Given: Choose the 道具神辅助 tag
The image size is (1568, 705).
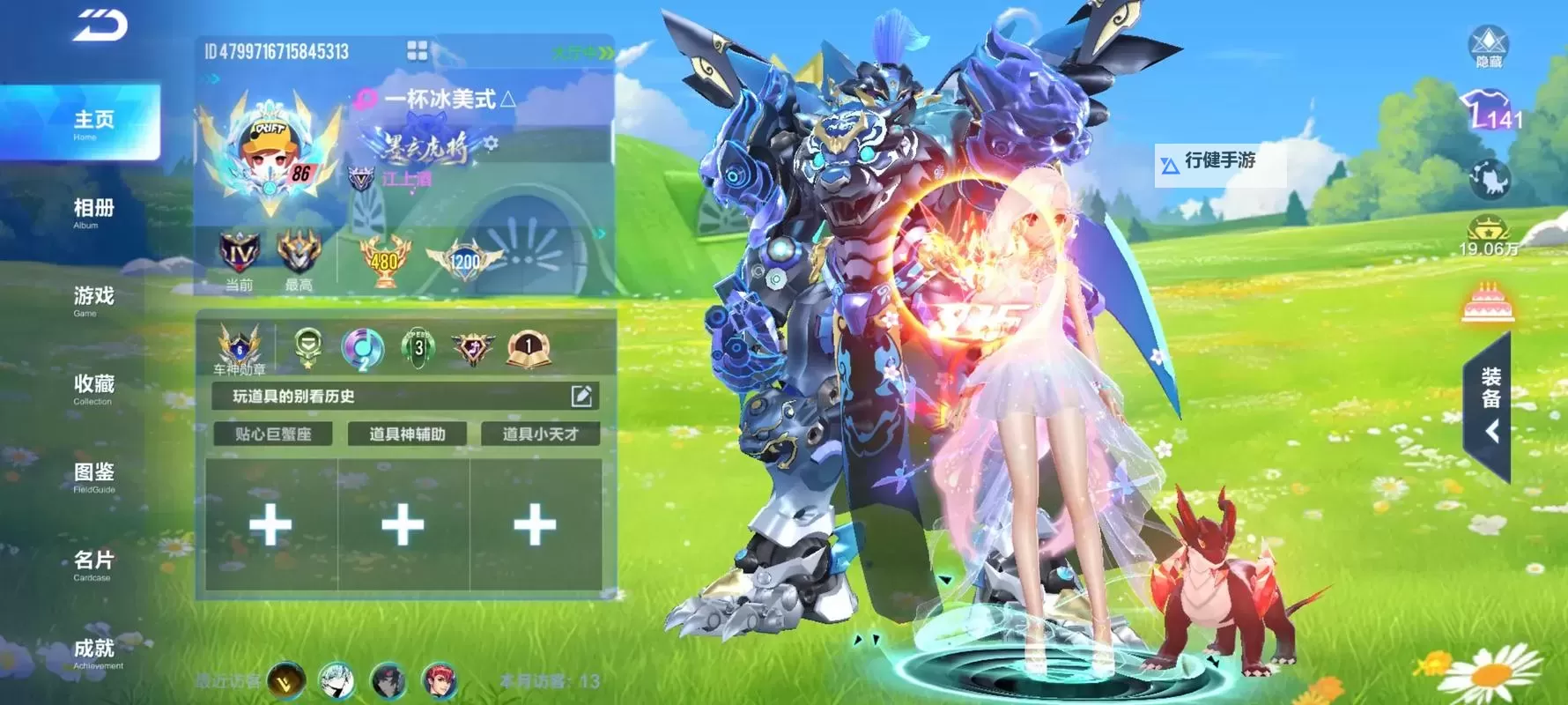Looking at the screenshot, I should point(407,434).
